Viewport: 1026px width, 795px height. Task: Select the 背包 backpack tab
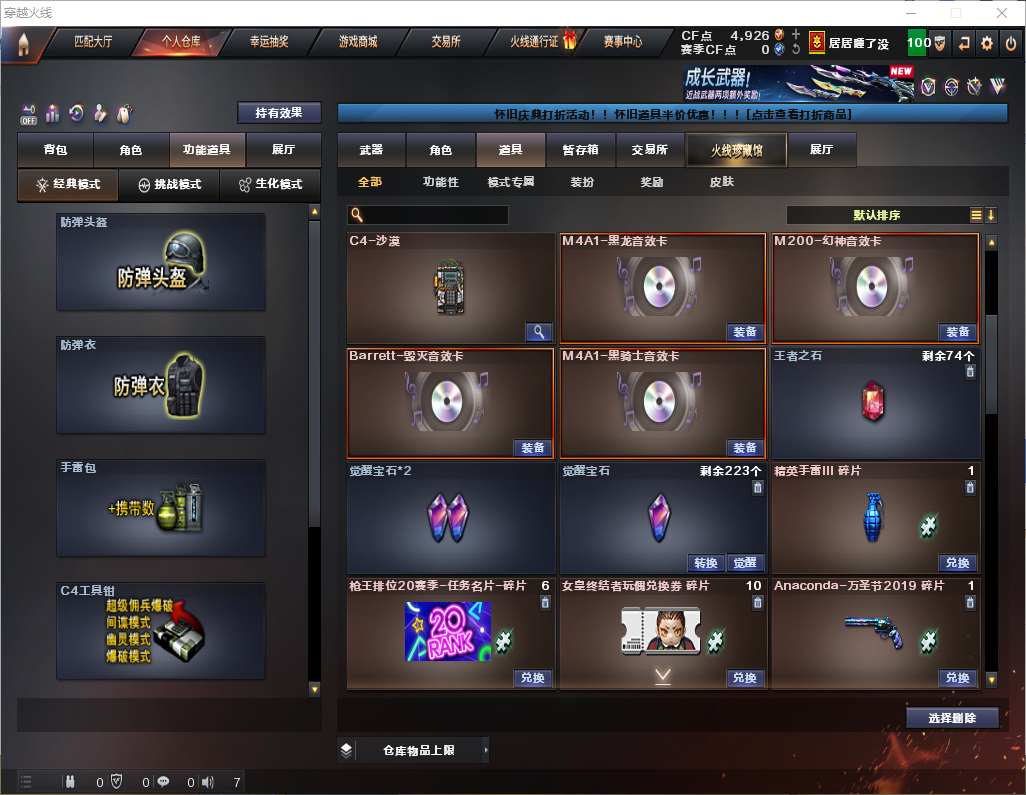(x=55, y=150)
